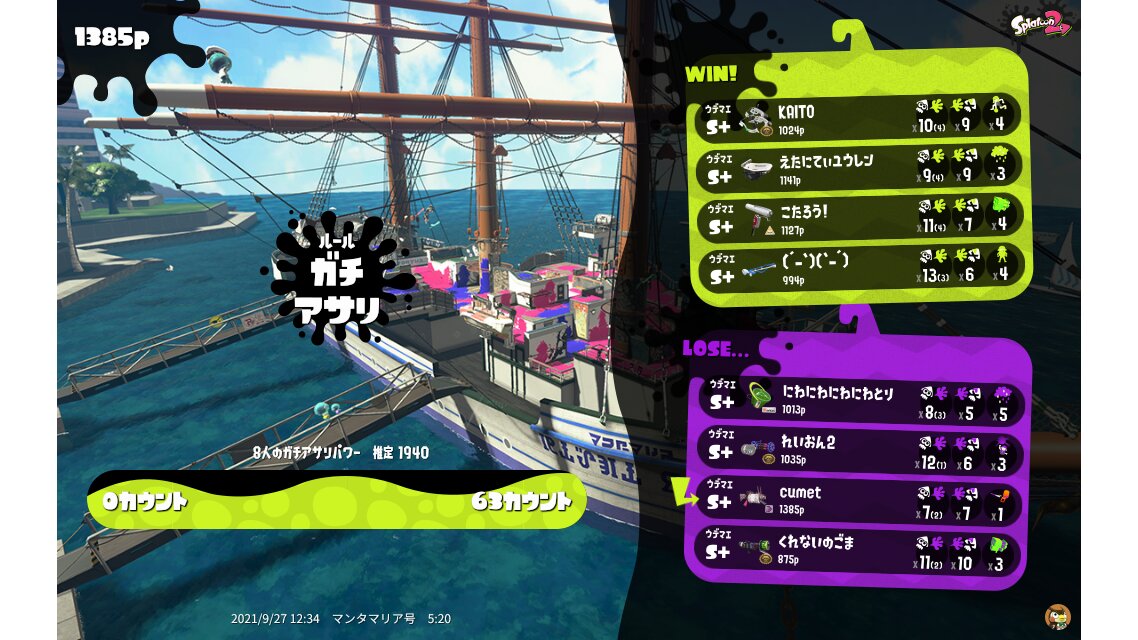Click the Splatoon 2 logo

1040,23
